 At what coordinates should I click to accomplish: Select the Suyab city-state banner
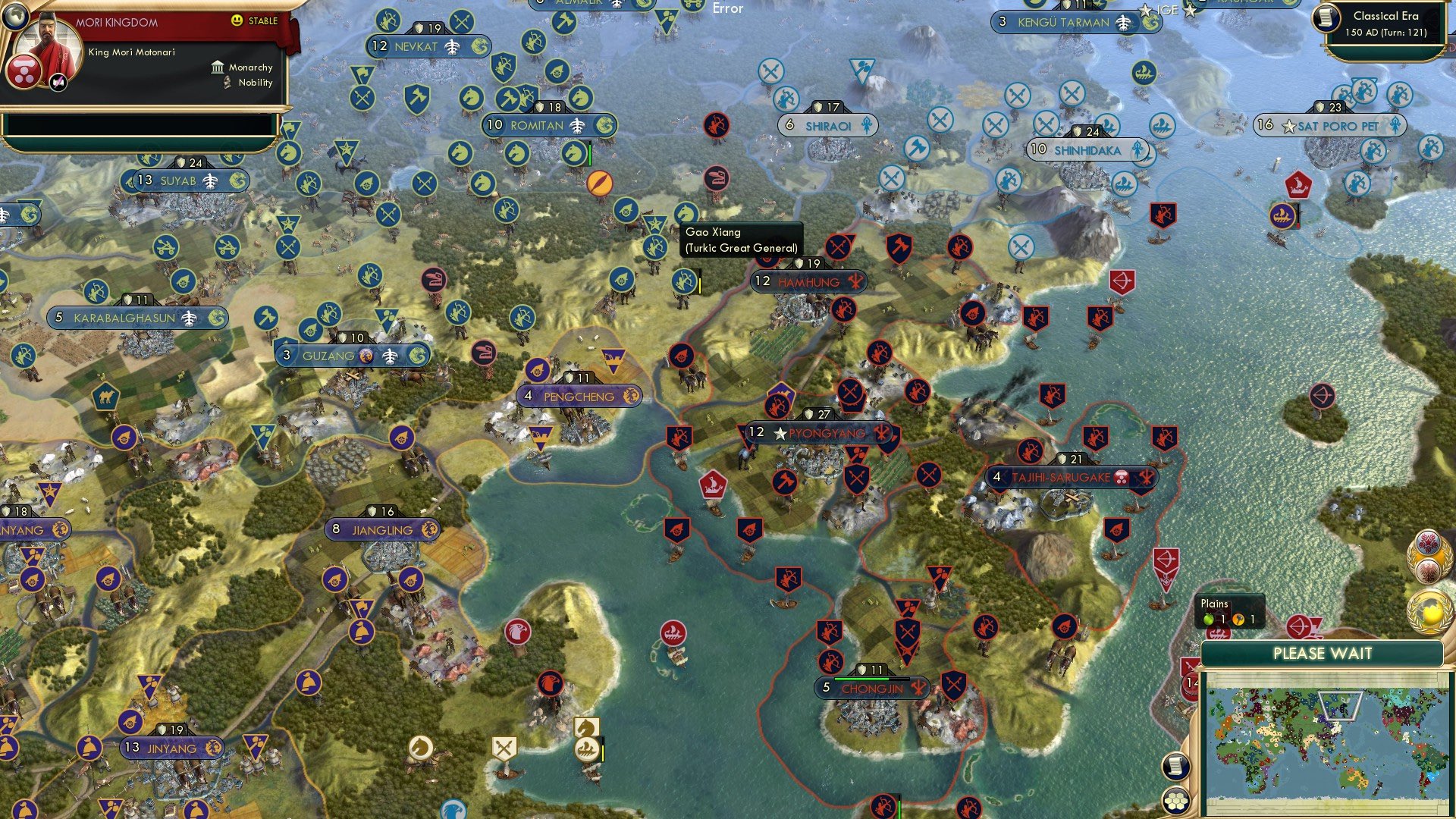184,180
